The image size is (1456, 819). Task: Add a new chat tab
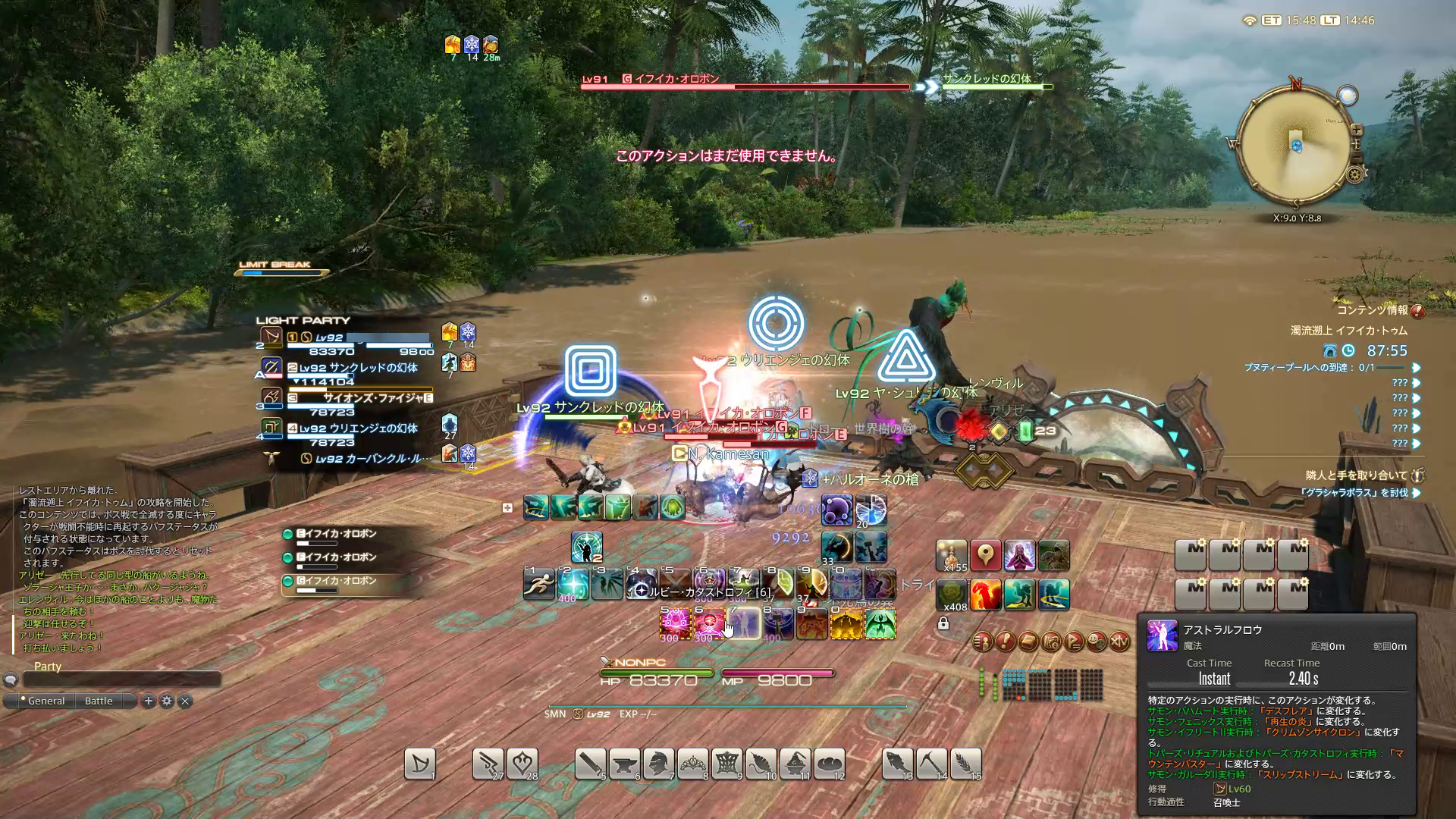pyautogui.click(x=149, y=701)
